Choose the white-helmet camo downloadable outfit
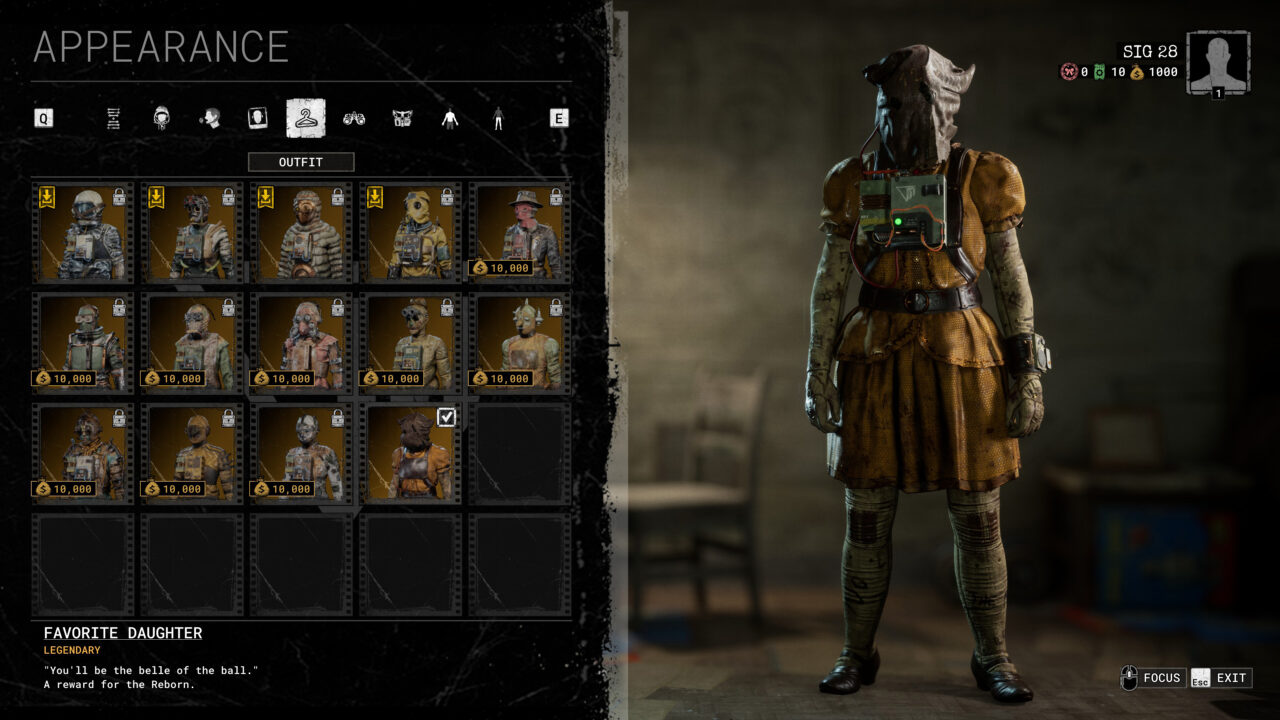 click(x=84, y=233)
